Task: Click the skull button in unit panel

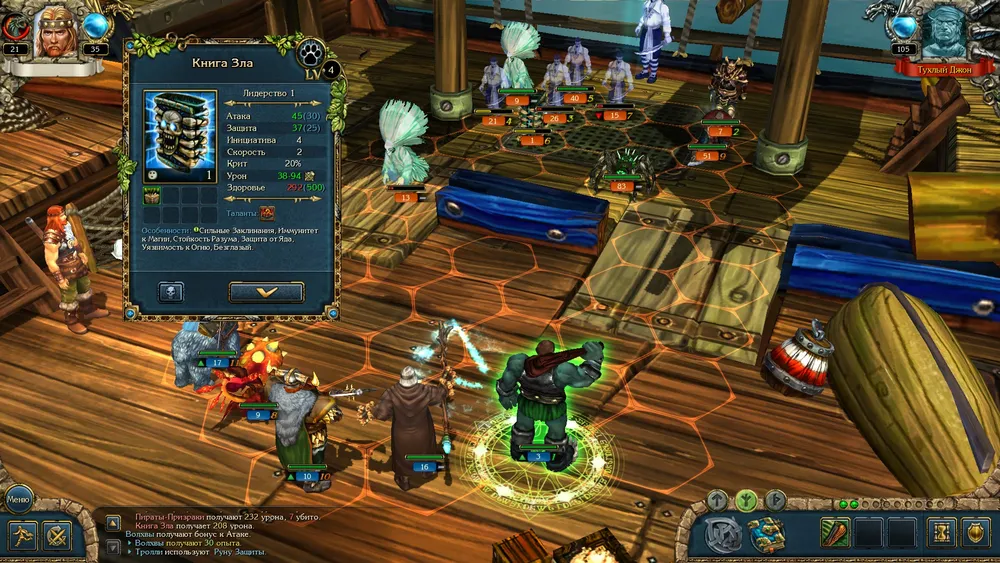Action: tap(171, 292)
